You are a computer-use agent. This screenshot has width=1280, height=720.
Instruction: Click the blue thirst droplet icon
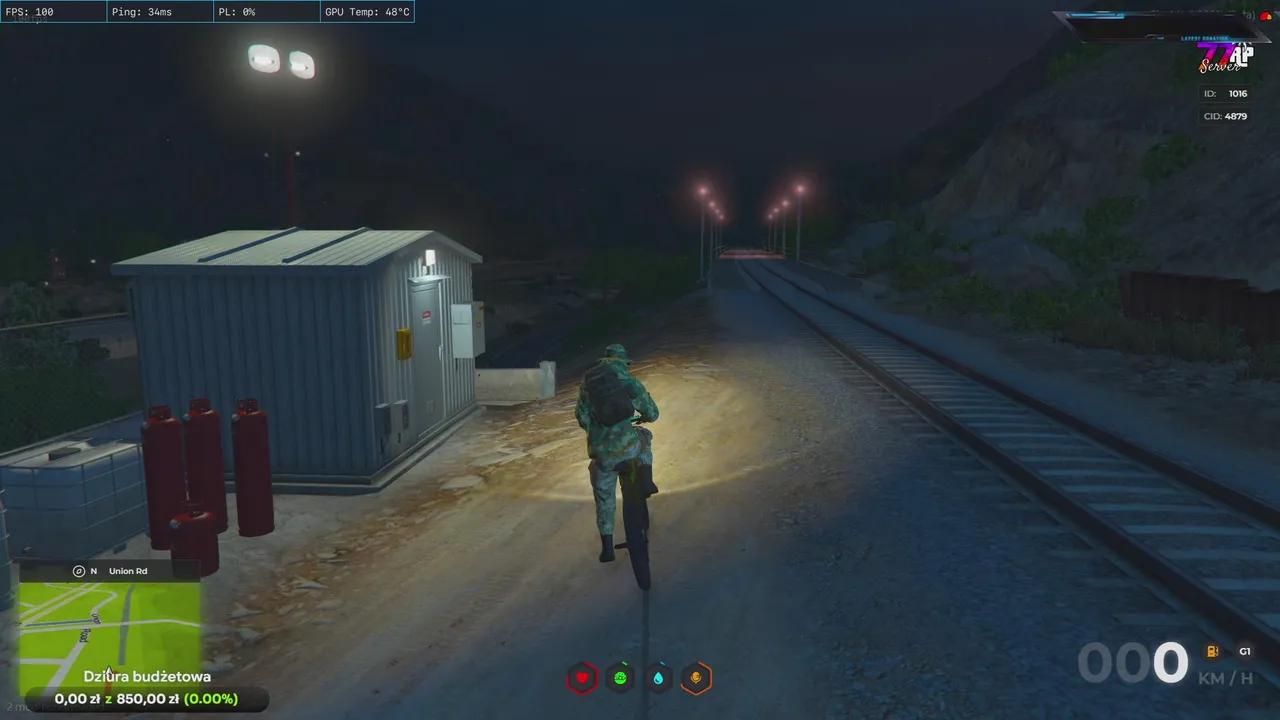pos(658,678)
